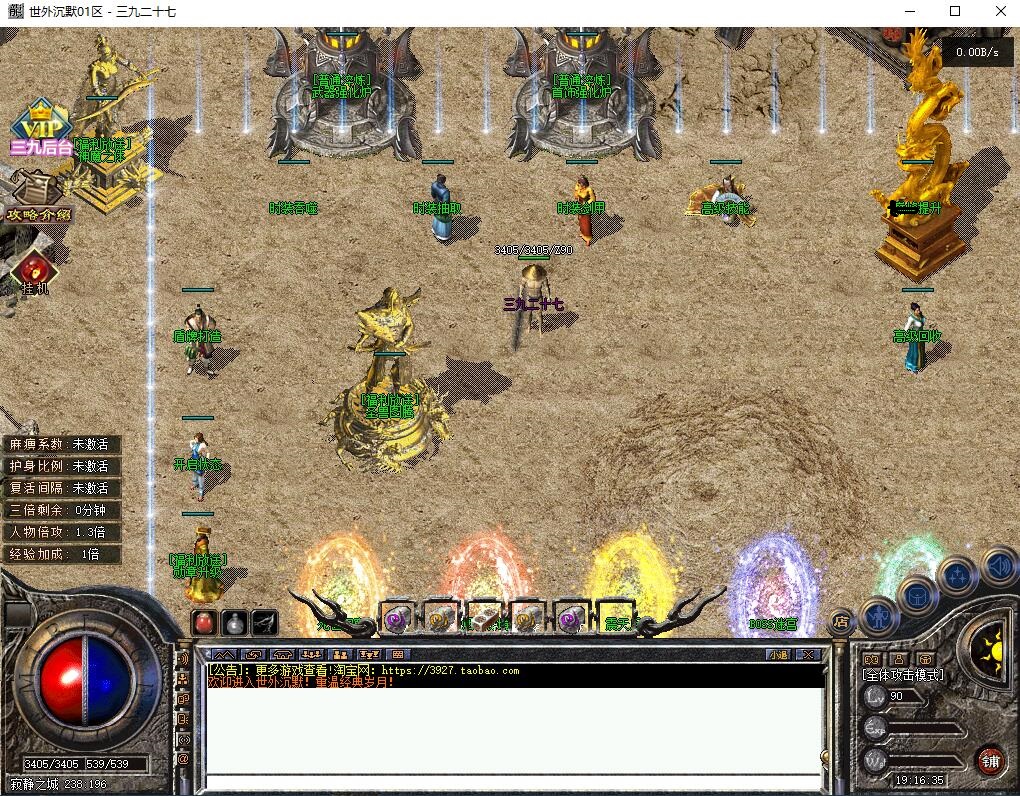Select the silver flask quick slot
Viewport: 1020px width, 796px height.
(x=234, y=622)
